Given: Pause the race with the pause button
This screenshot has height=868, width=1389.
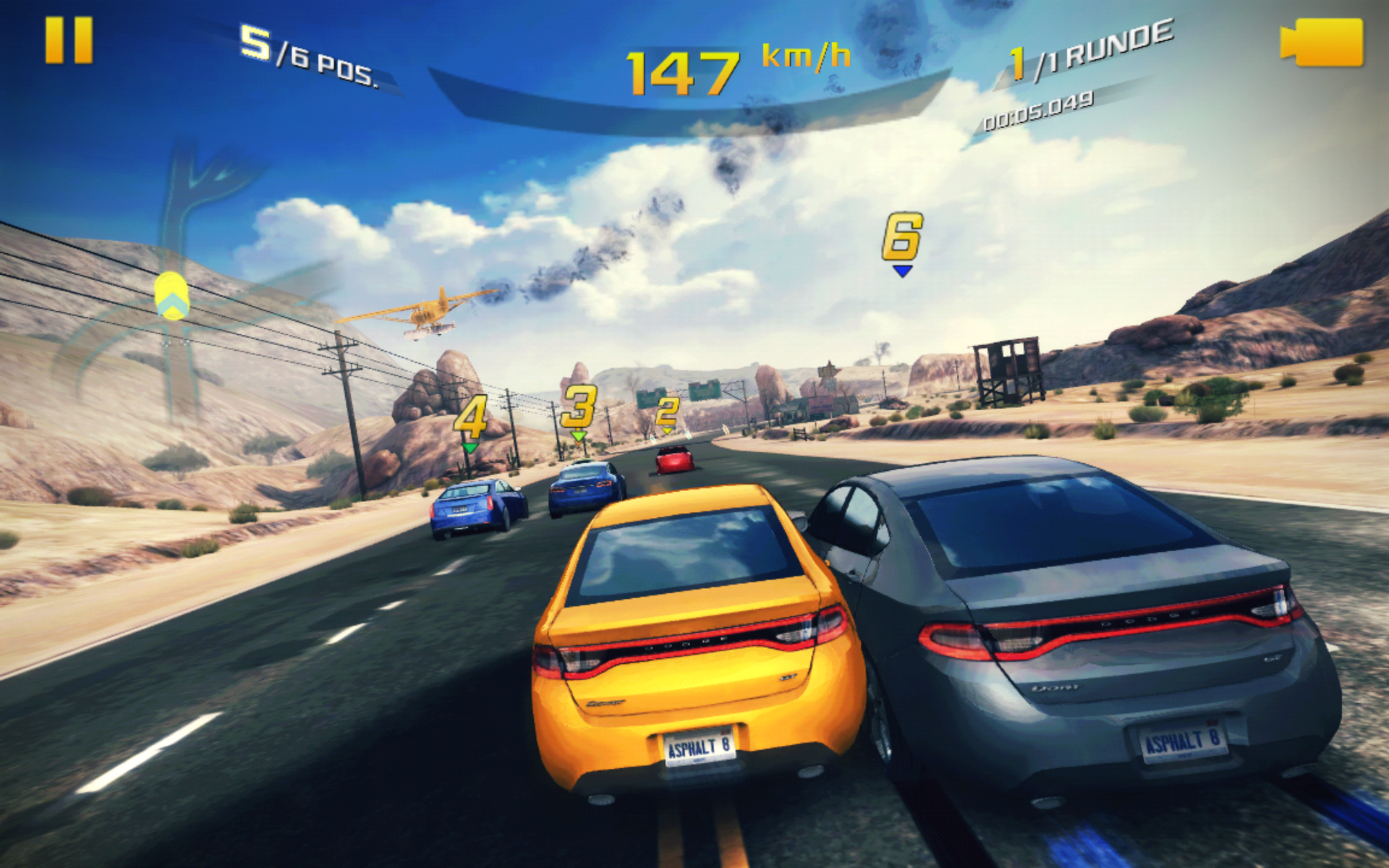Looking at the screenshot, I should point(69,41).
